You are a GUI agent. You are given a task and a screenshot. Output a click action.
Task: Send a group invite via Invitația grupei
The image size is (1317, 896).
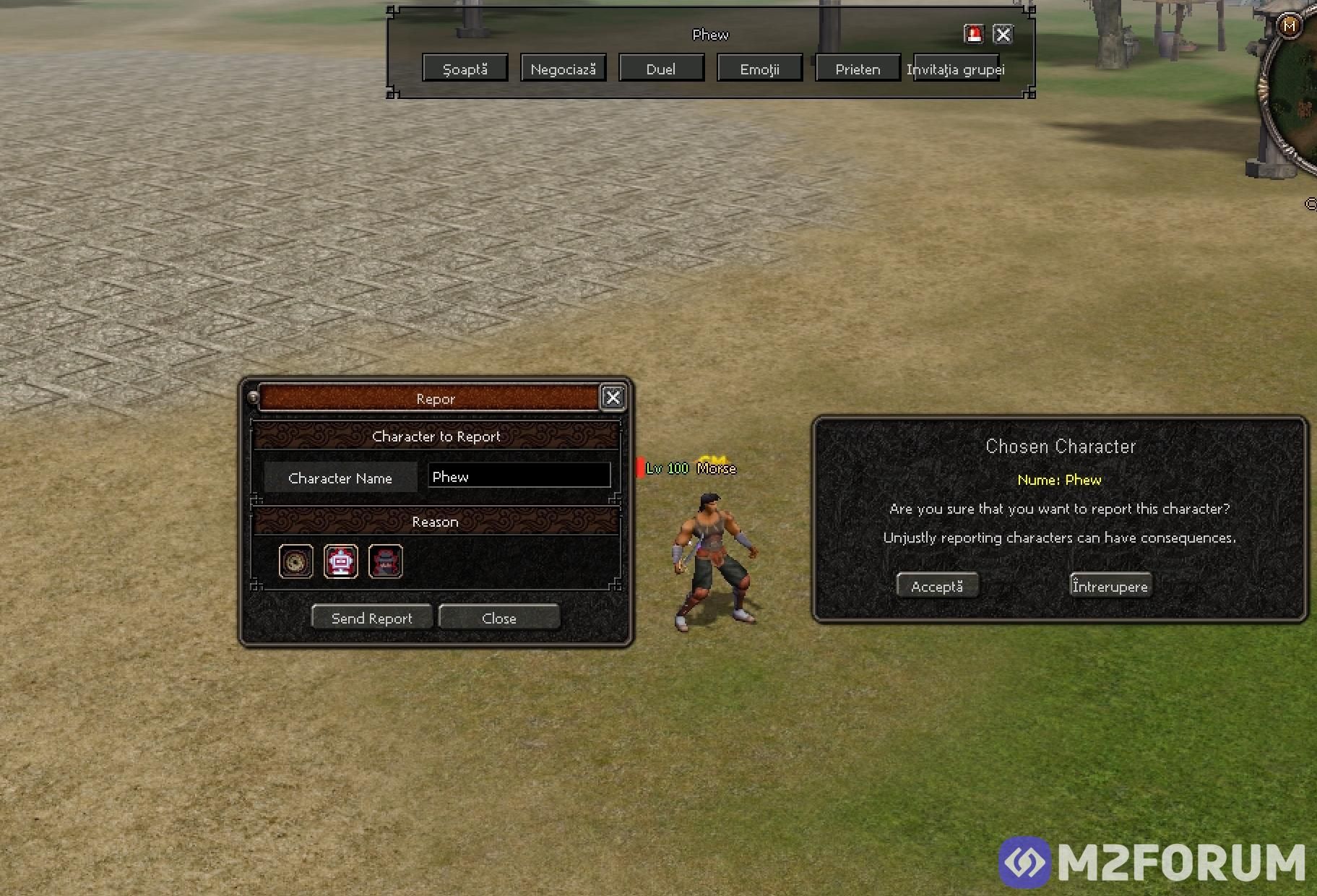tap(956, 69)
